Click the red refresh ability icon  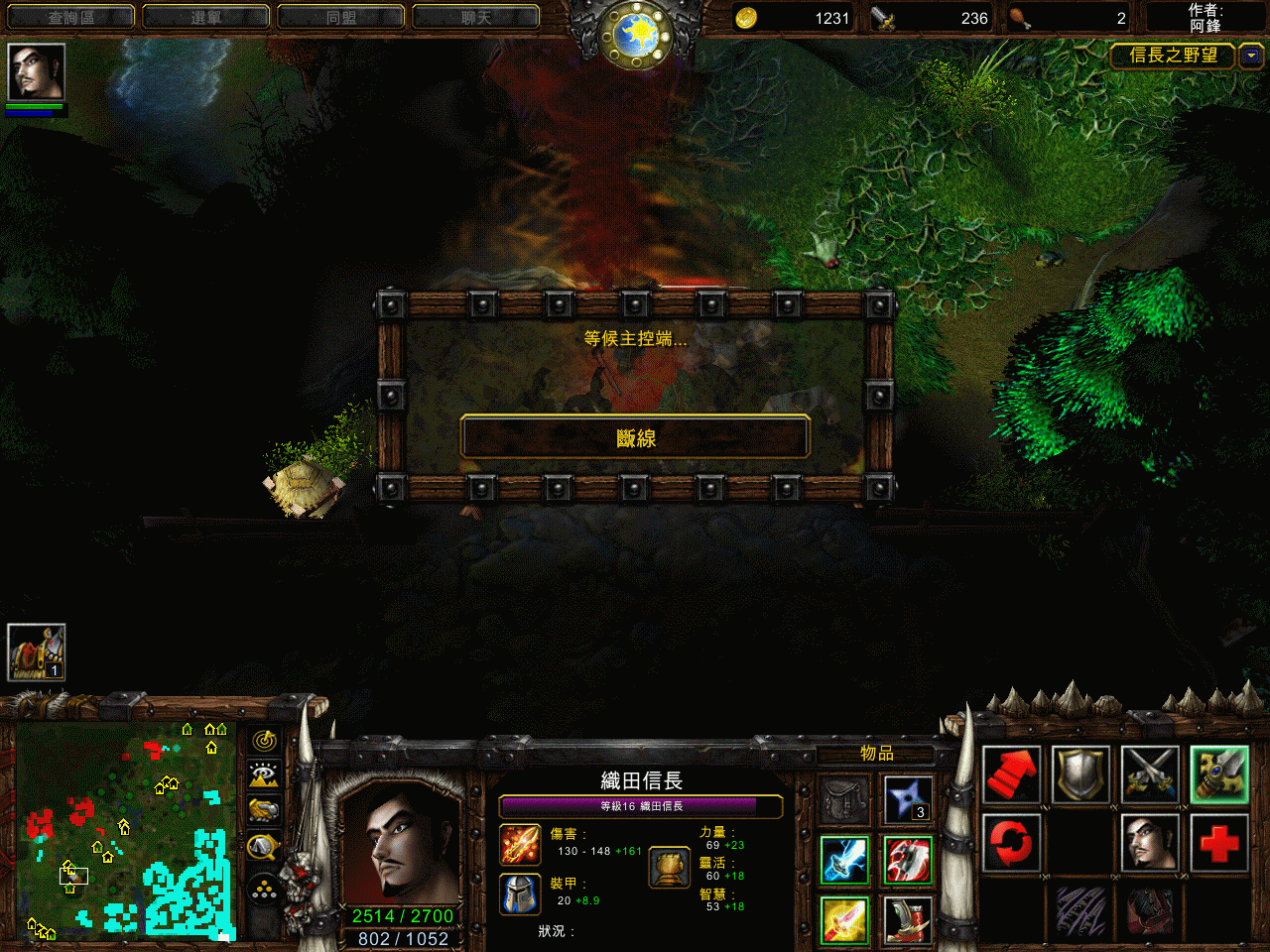tap(1011, 843)
